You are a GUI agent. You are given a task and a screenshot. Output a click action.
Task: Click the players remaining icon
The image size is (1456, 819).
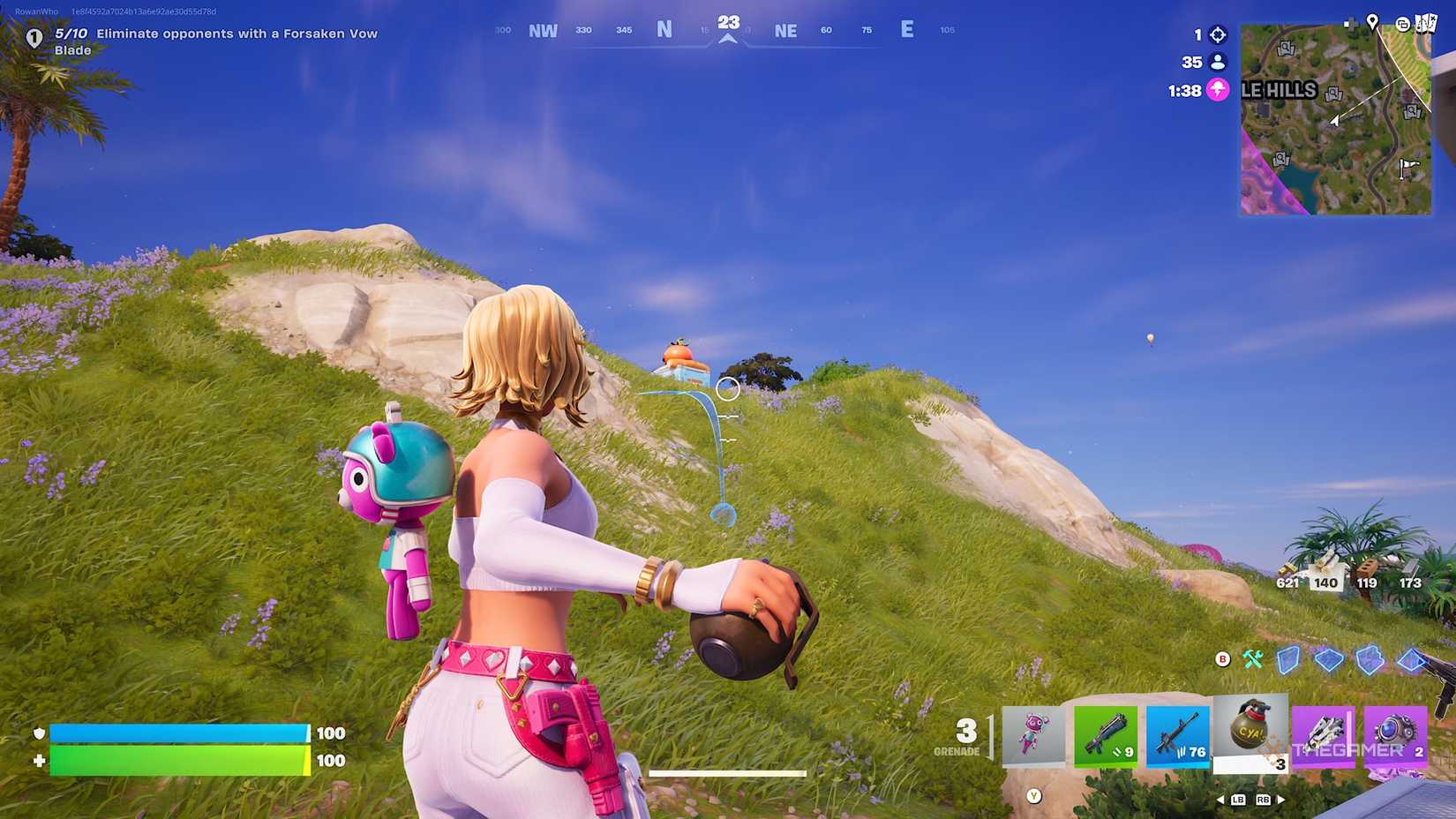(1218, 62)
